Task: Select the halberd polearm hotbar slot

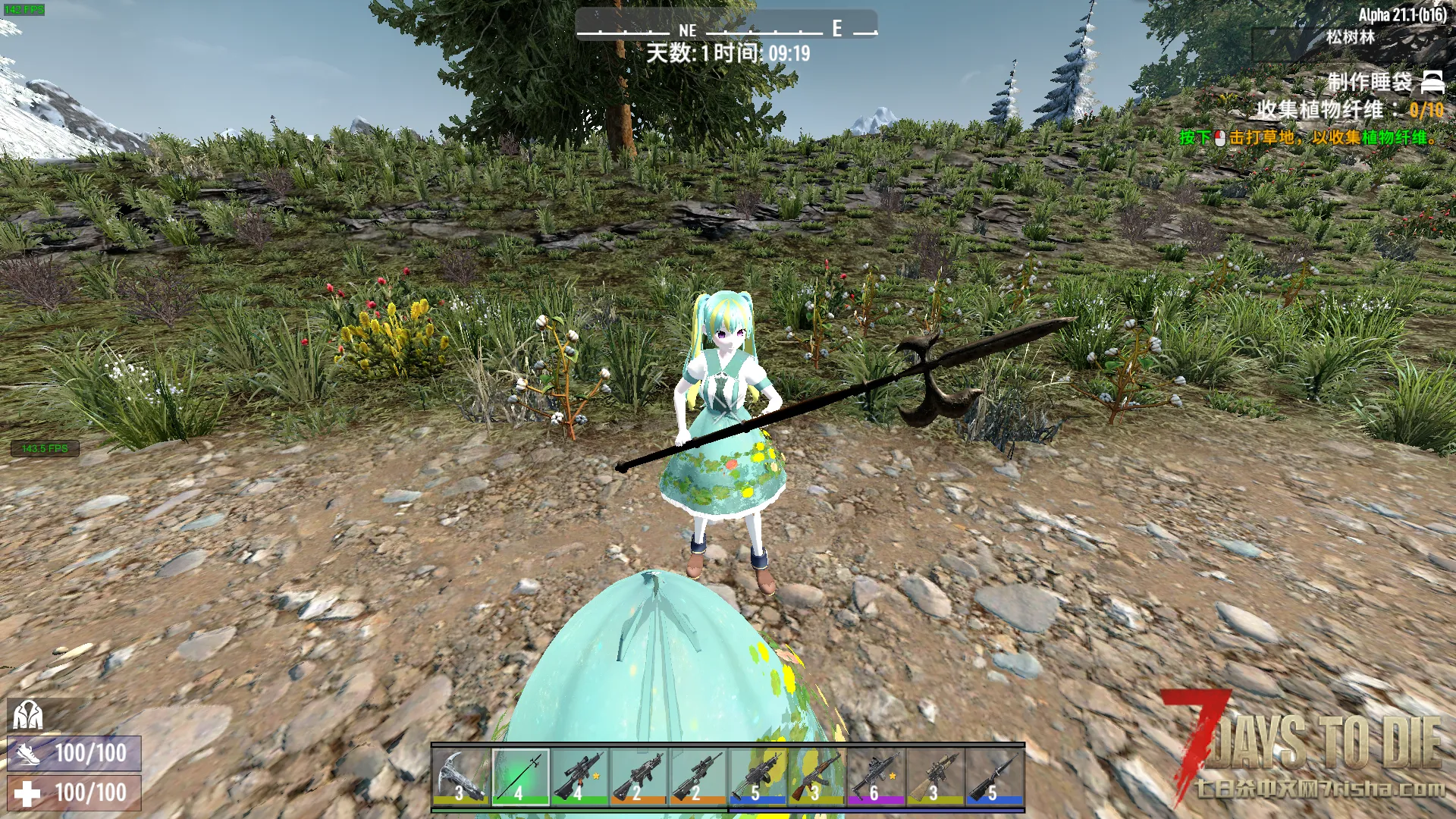Action: pos(519,777)
